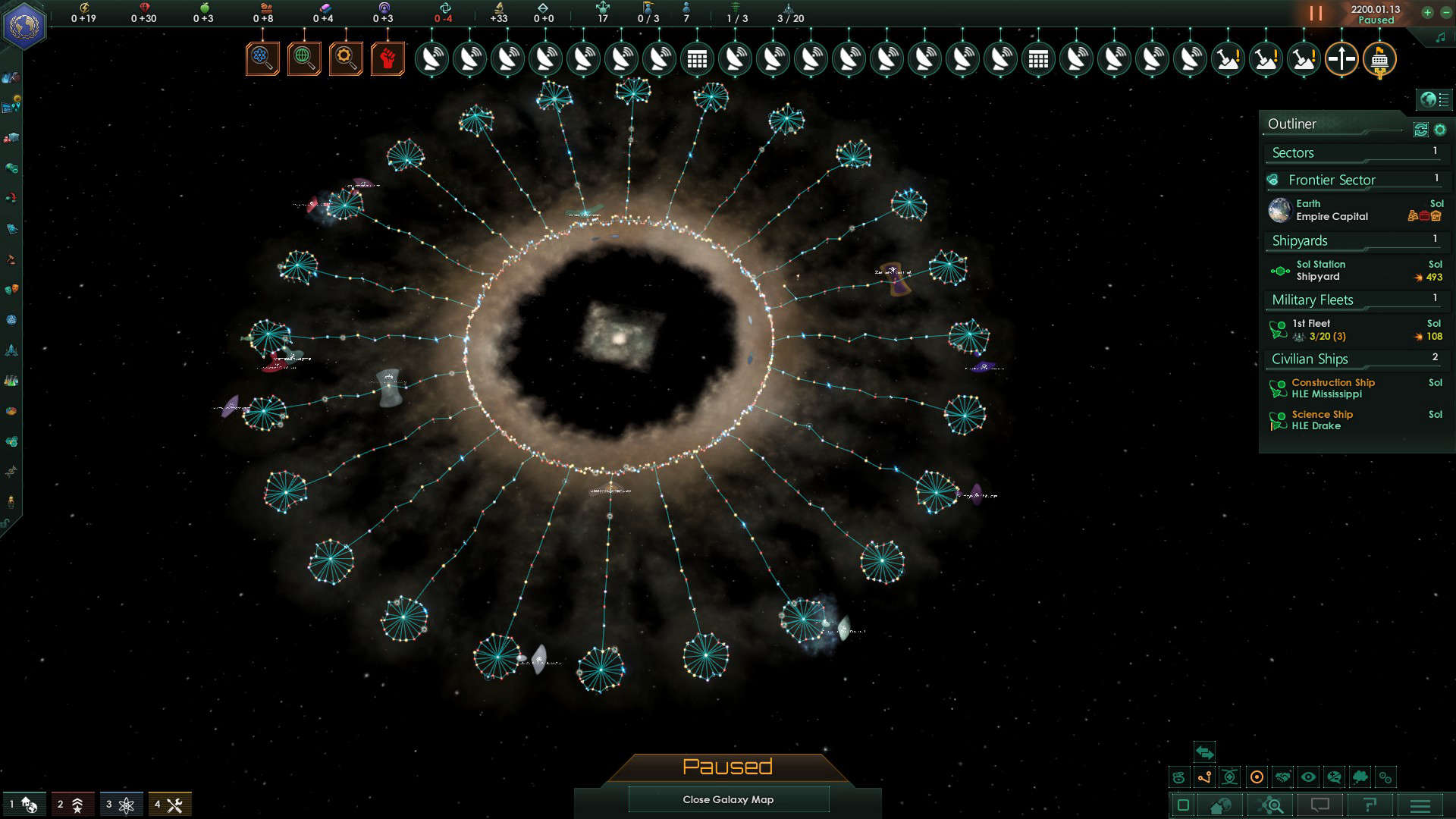The height and width of the screenshot is (819, 1456).
Task: Select the orange default map mode icon
Action: tap(1257, 777)
